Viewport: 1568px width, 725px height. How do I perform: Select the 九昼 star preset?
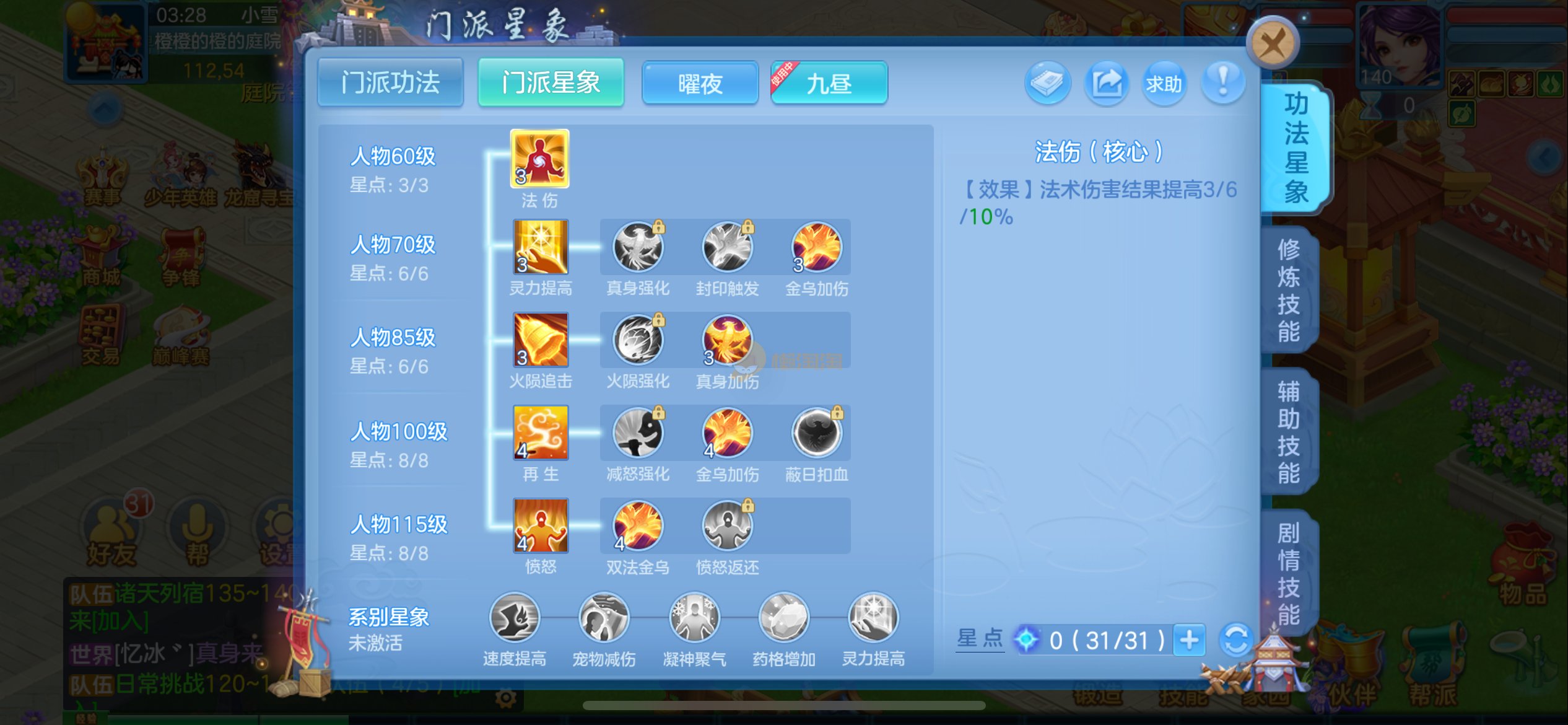tap(829, 83)
